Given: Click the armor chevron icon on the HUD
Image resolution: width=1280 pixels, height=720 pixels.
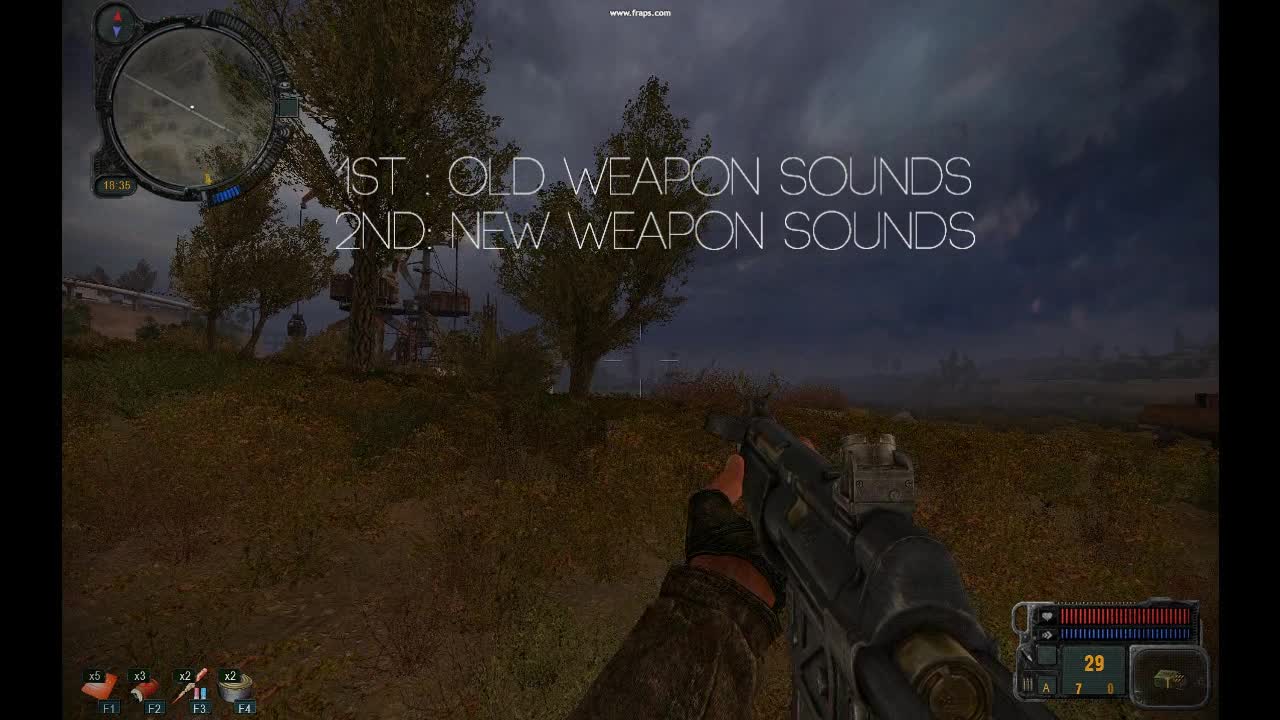Looking at the screenshot, I should tap(1047, 634).
